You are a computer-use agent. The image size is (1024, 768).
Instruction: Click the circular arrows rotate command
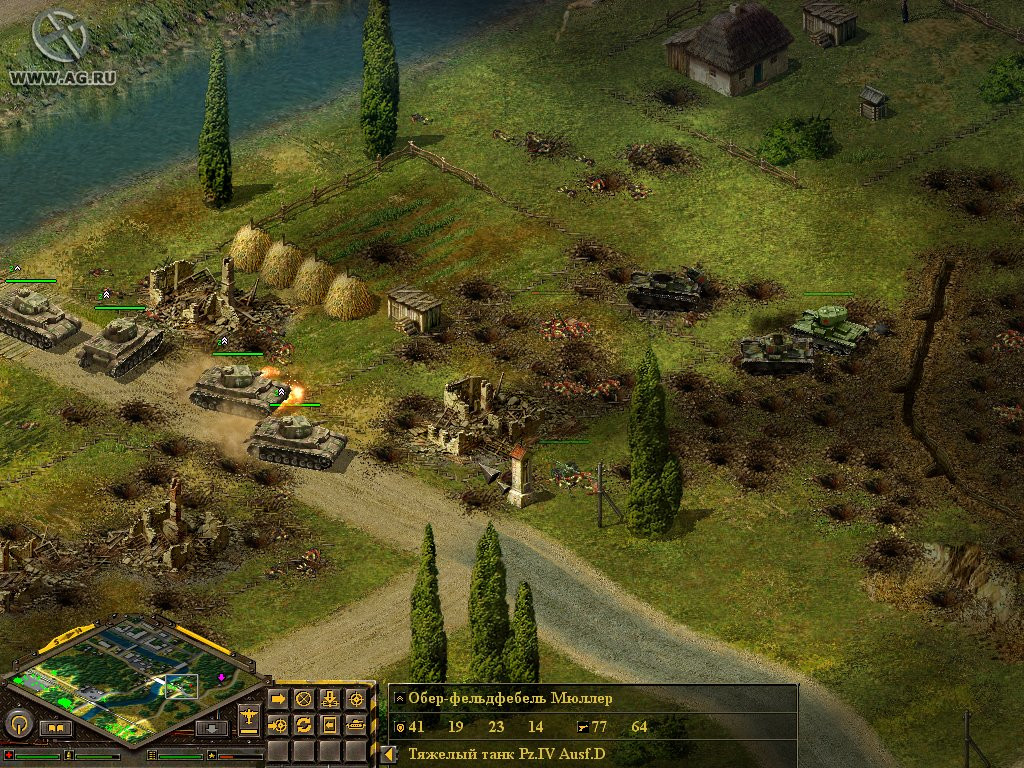(303, 724)
